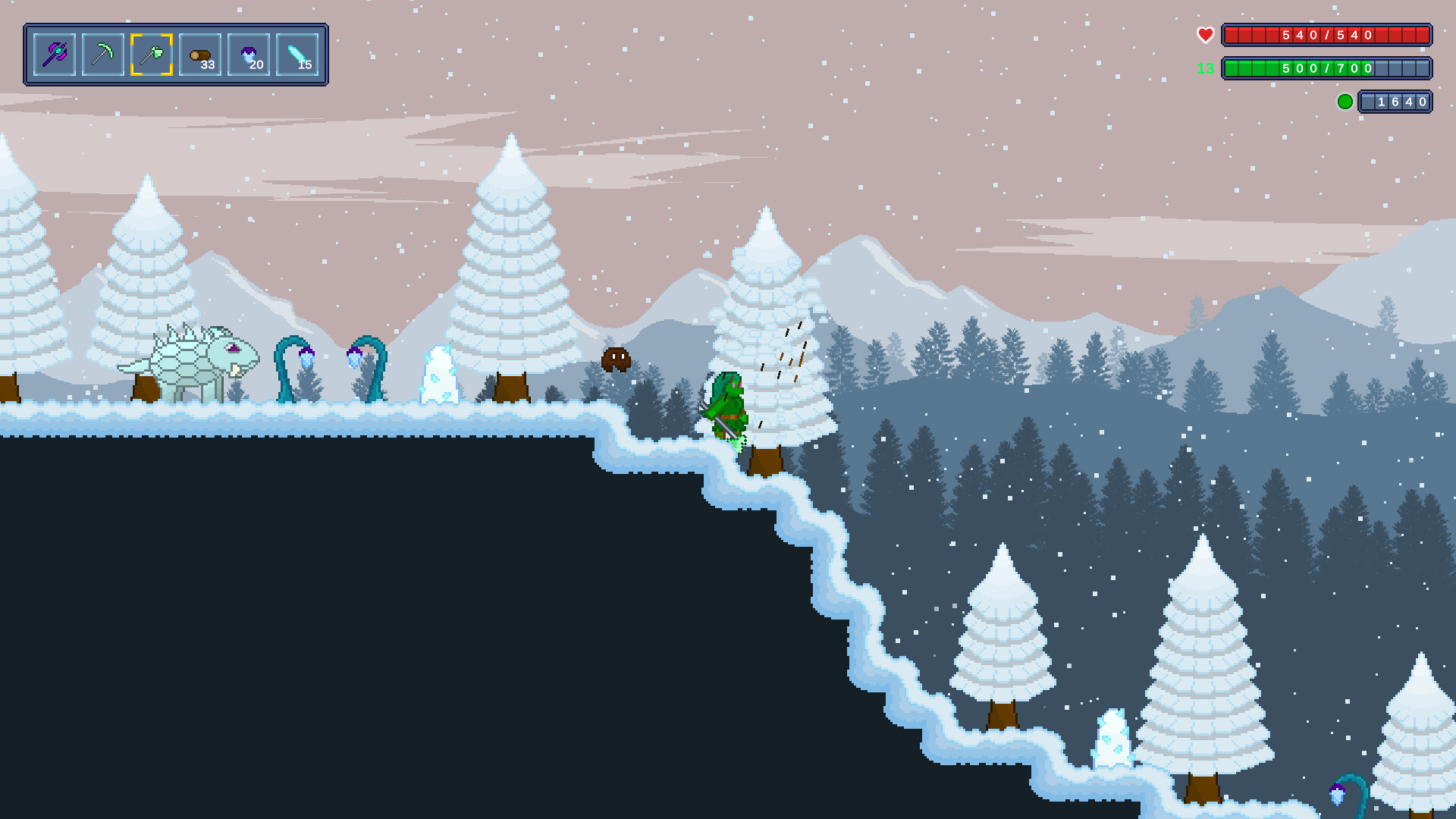1456x819 pixels.
Task: Select the highlighted emerald axe slot
Action: (x=152, y=53)
